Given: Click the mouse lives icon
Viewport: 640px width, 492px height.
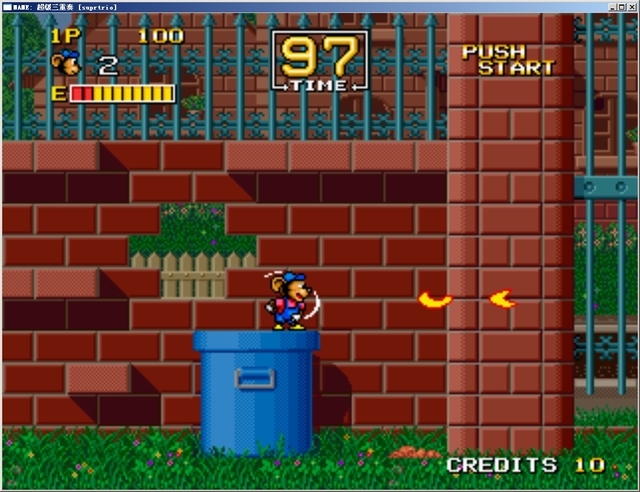Looking at the screenshot, I should pyautogui.click(x=66, y=64).
